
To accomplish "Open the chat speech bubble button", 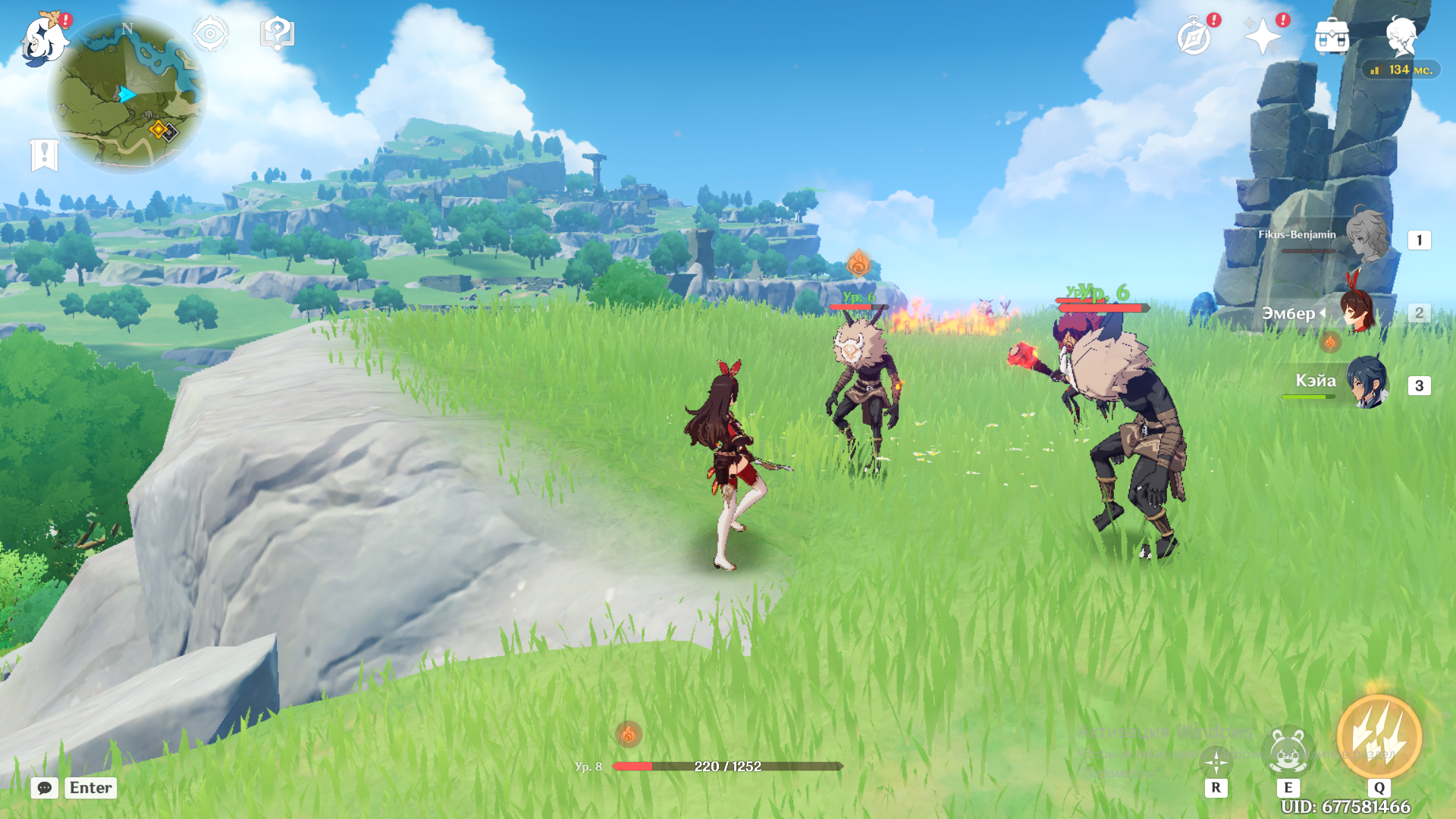I will 45,788.
